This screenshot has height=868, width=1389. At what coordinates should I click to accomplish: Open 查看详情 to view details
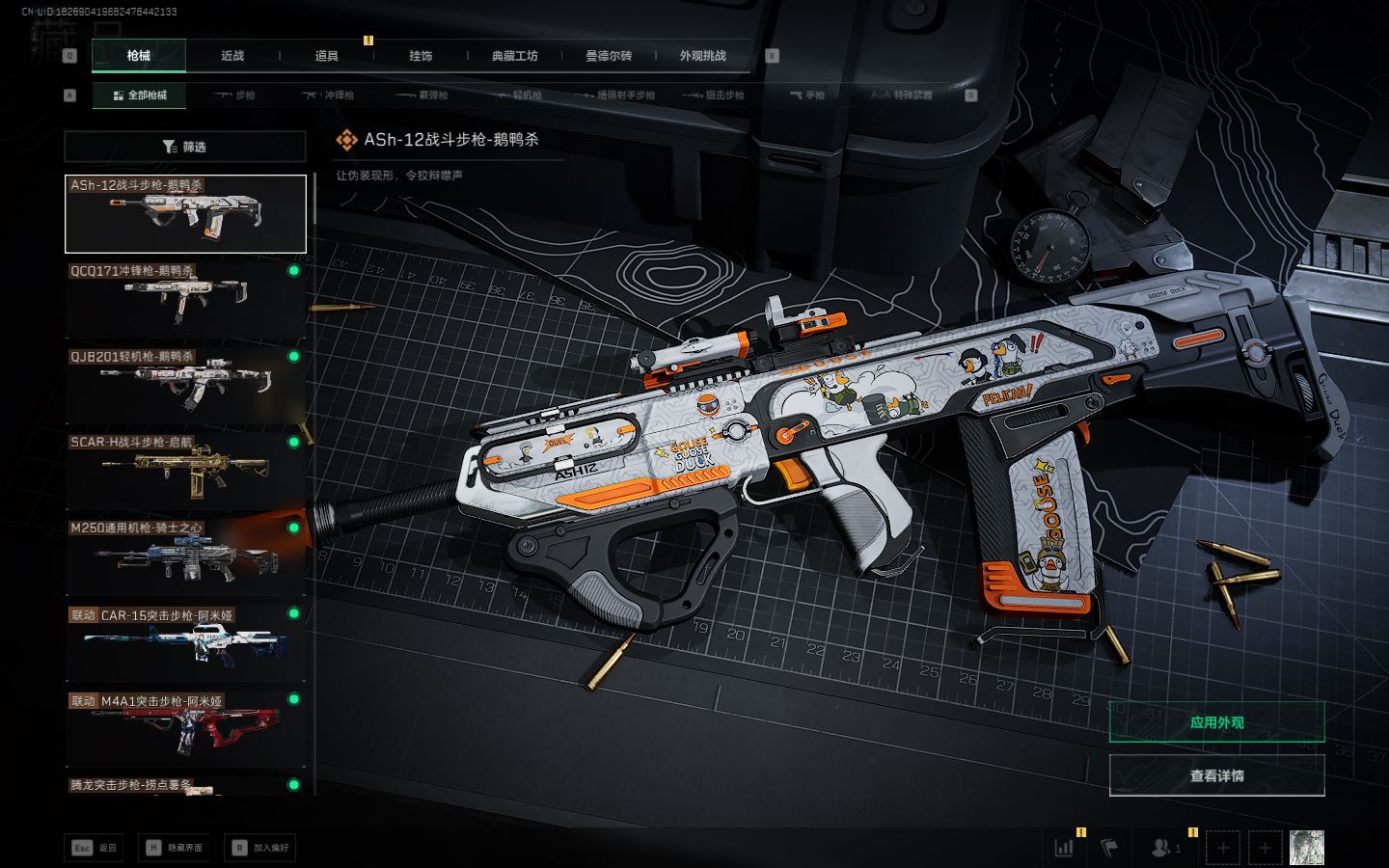pos(1216,775)
